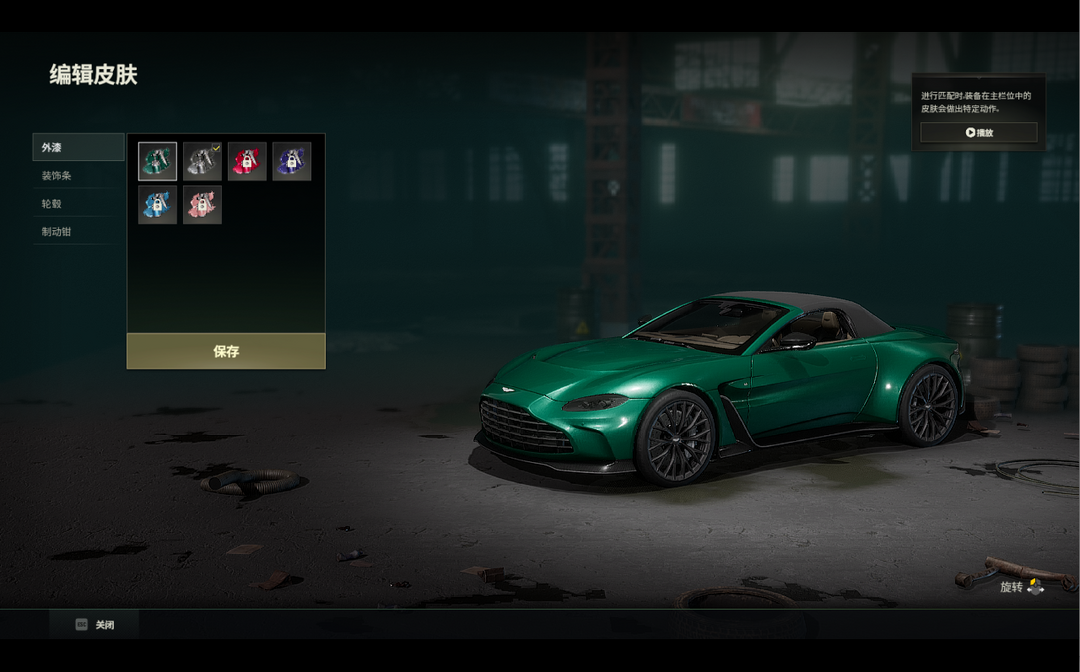Switch to the 制动钳 (brake caliper) tab
Viewport: 1080px width, 672px height.
tap(78, 232)
